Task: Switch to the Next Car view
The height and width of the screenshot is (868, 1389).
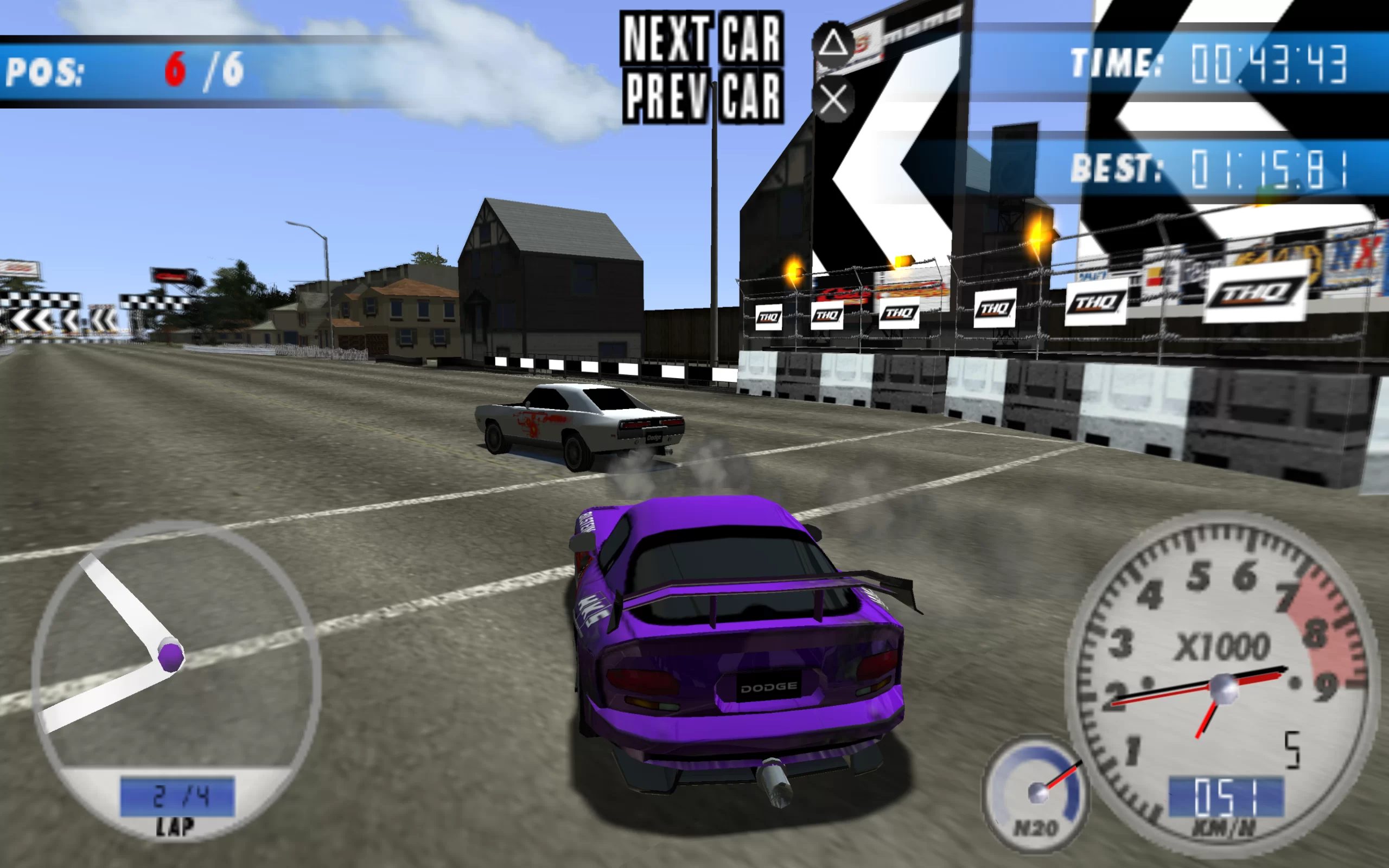Action: [702, 39]
